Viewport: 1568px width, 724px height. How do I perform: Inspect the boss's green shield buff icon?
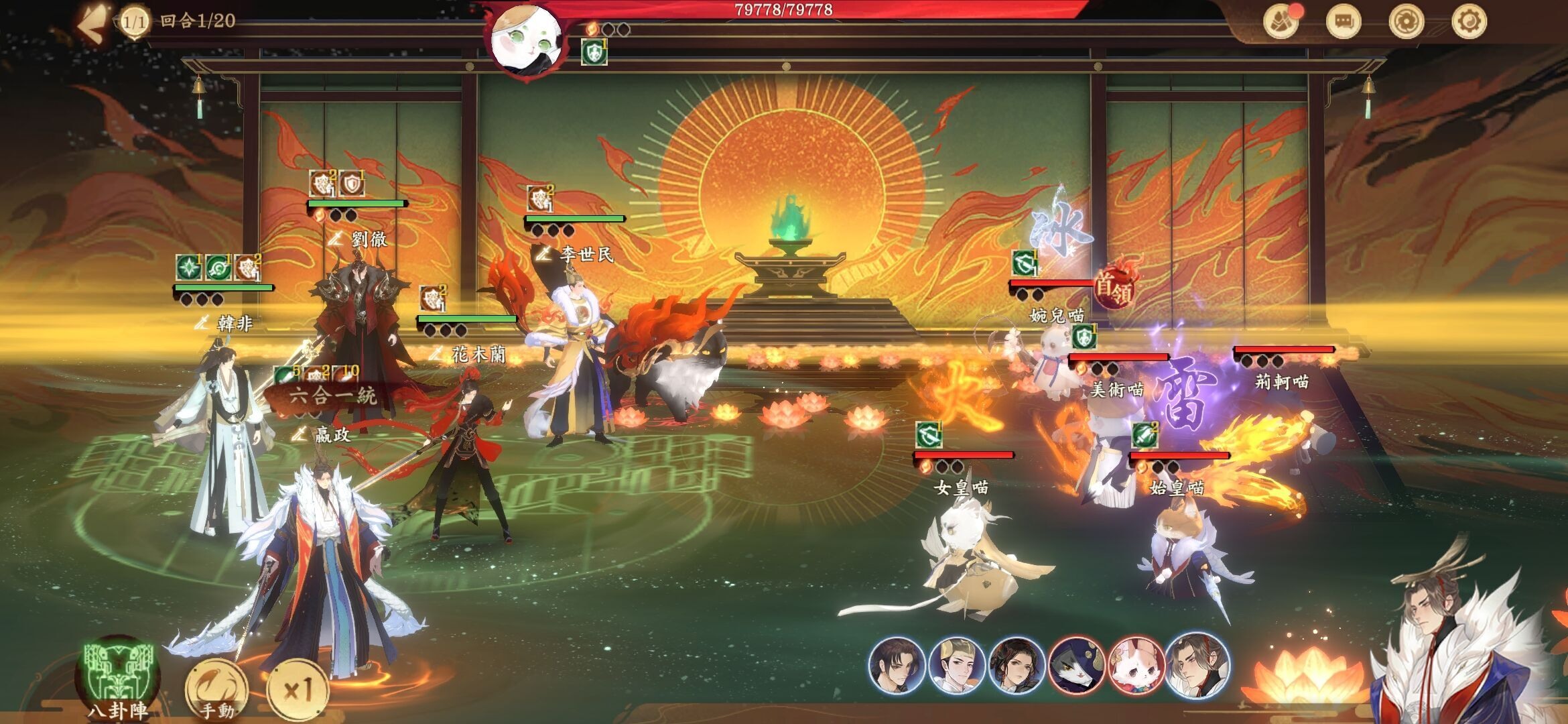click(594, 52)
